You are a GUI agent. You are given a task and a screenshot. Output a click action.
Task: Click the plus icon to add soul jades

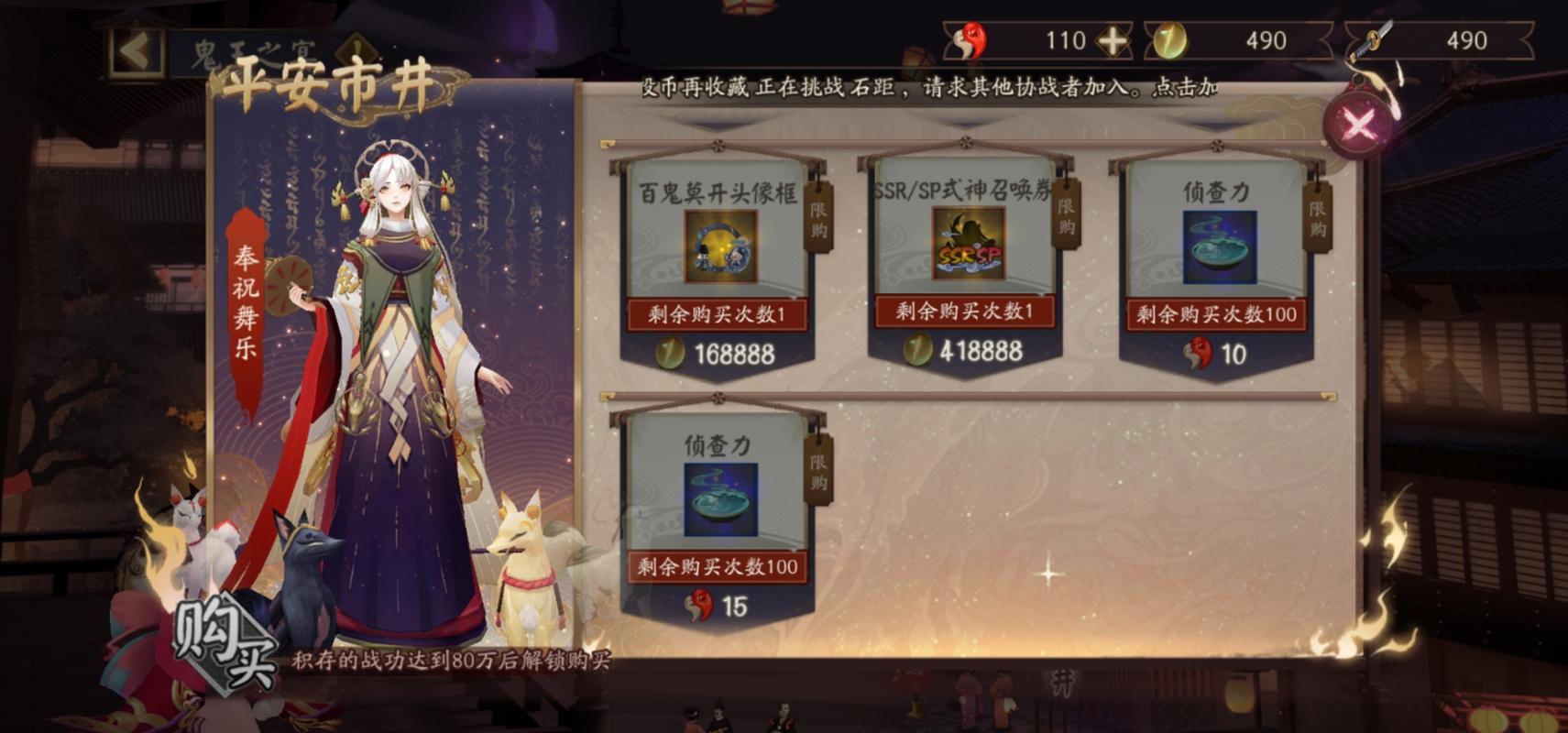tap(1114, 40)
